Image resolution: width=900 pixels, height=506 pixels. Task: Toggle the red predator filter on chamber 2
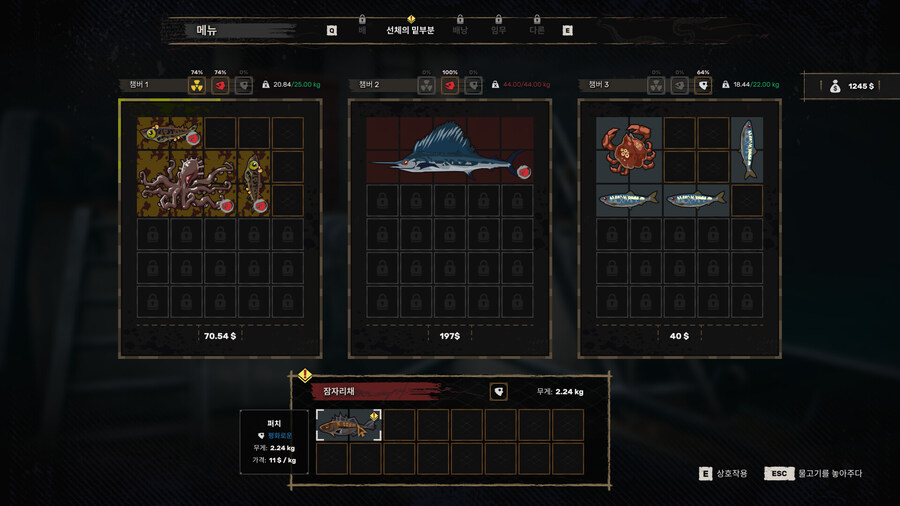click(x=450, y=86)
